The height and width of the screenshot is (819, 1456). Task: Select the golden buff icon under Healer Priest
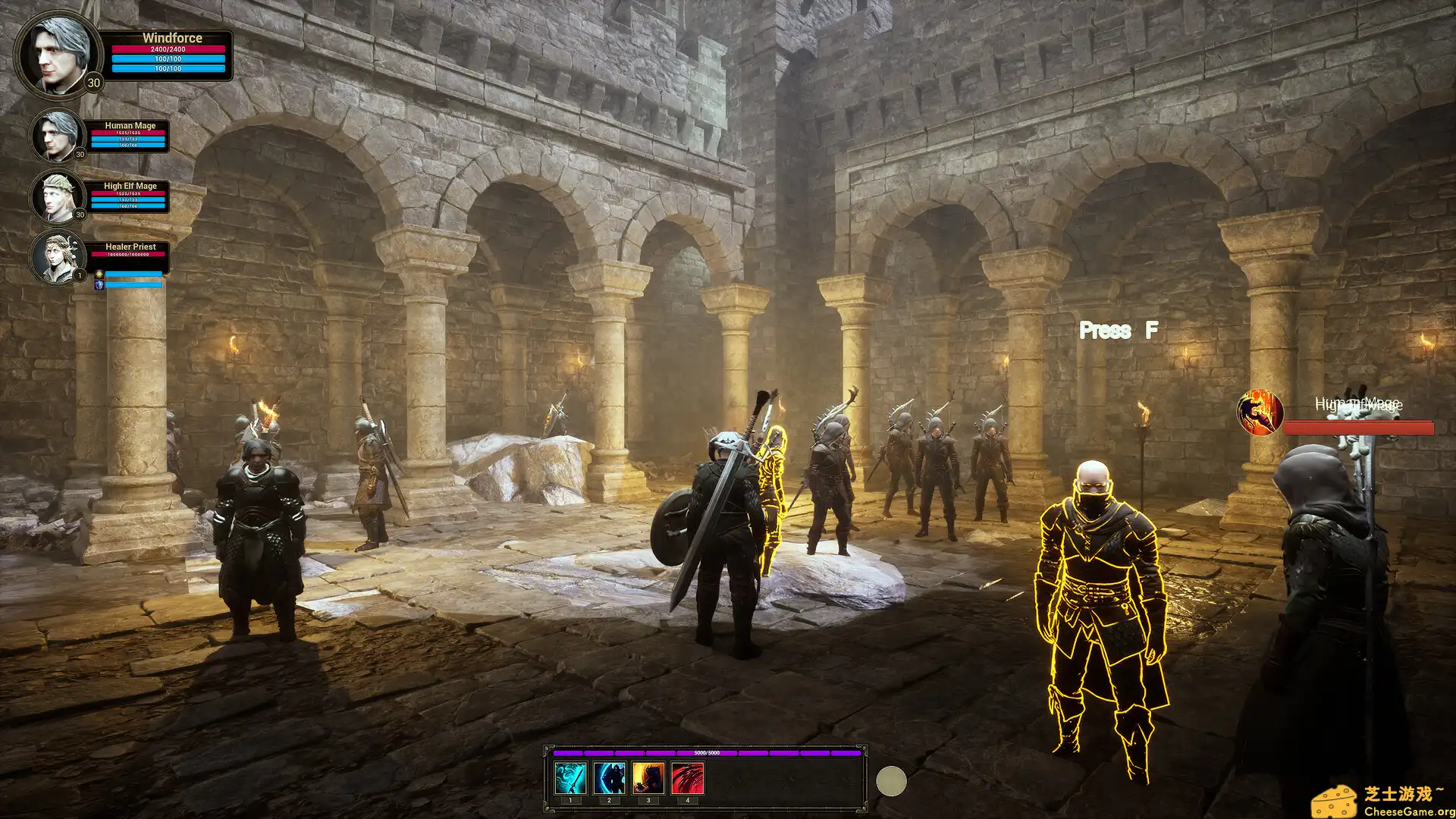tap(99, 275)
